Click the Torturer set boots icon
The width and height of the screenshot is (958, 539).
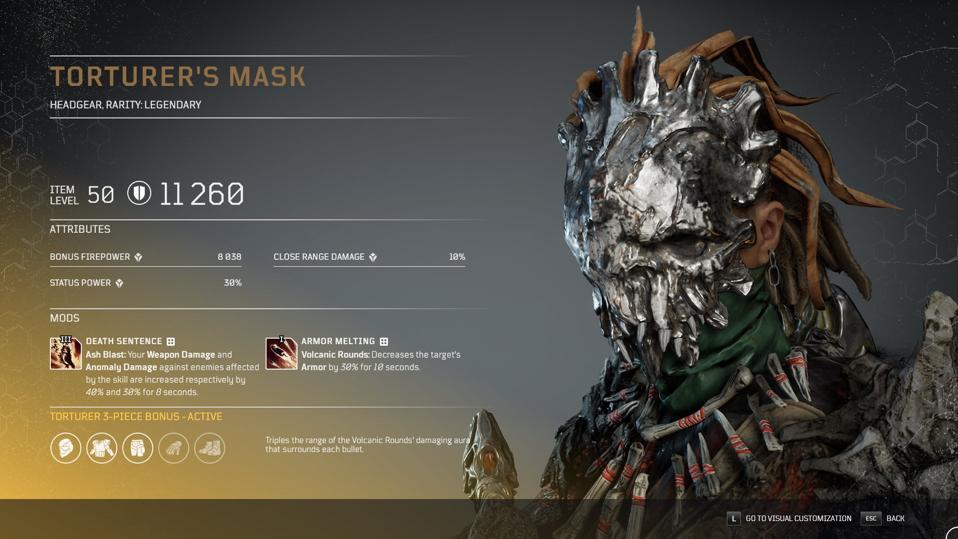tap(210, 447)
